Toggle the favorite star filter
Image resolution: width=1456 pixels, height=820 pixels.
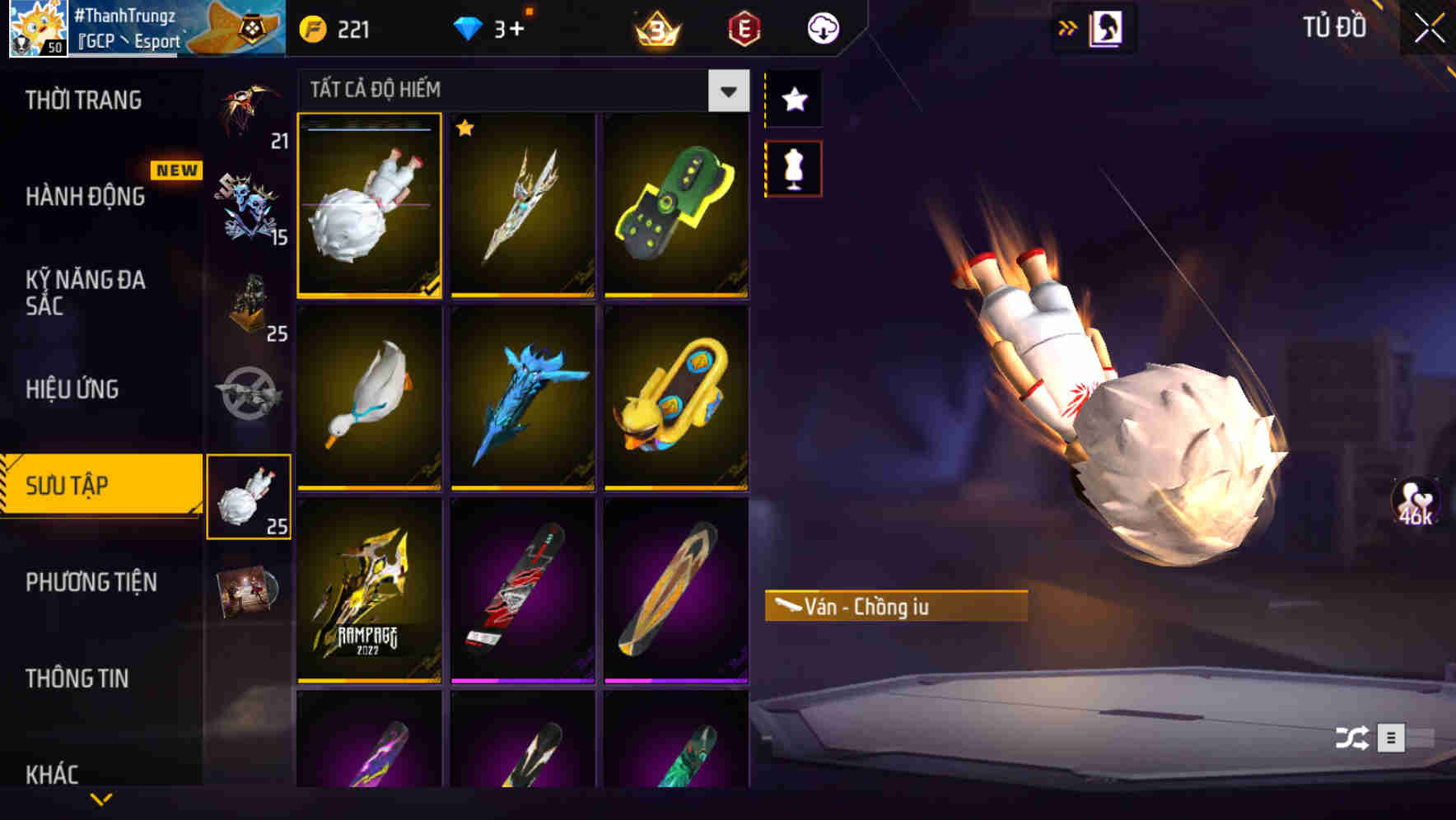793,100
